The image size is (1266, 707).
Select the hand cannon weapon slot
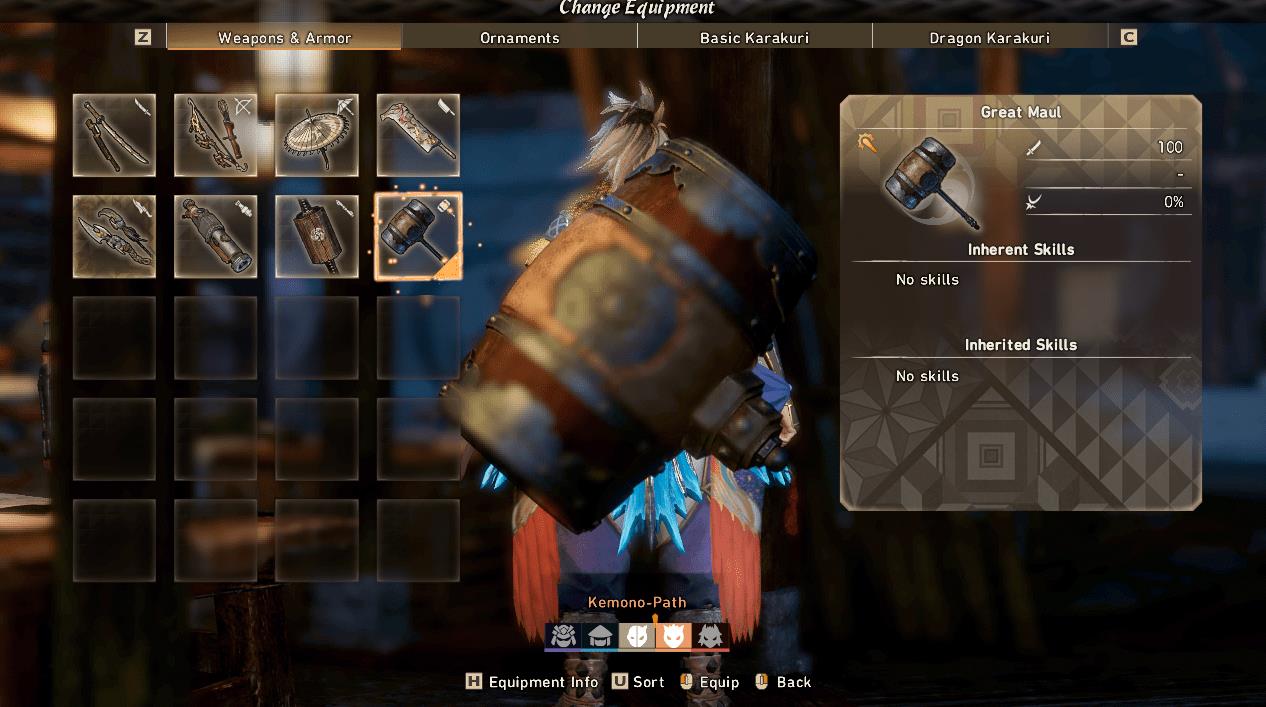click(x=215, y=236)
